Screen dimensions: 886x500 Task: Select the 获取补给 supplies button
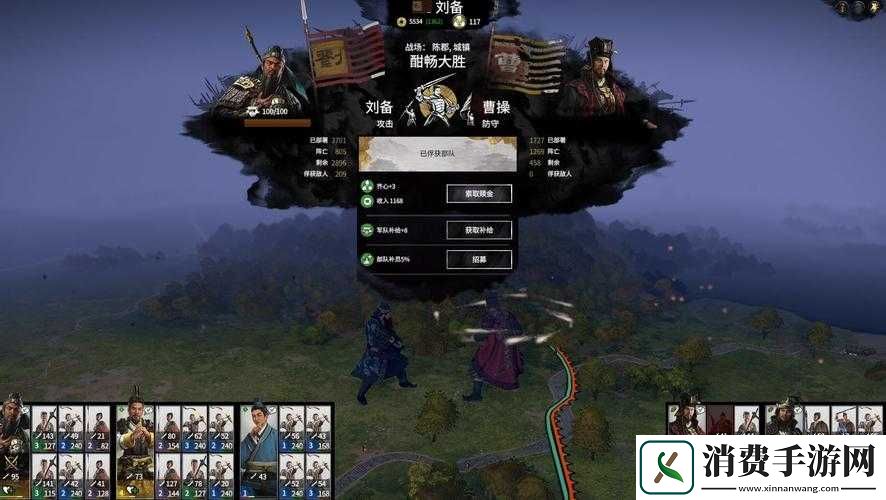point(479,230)
